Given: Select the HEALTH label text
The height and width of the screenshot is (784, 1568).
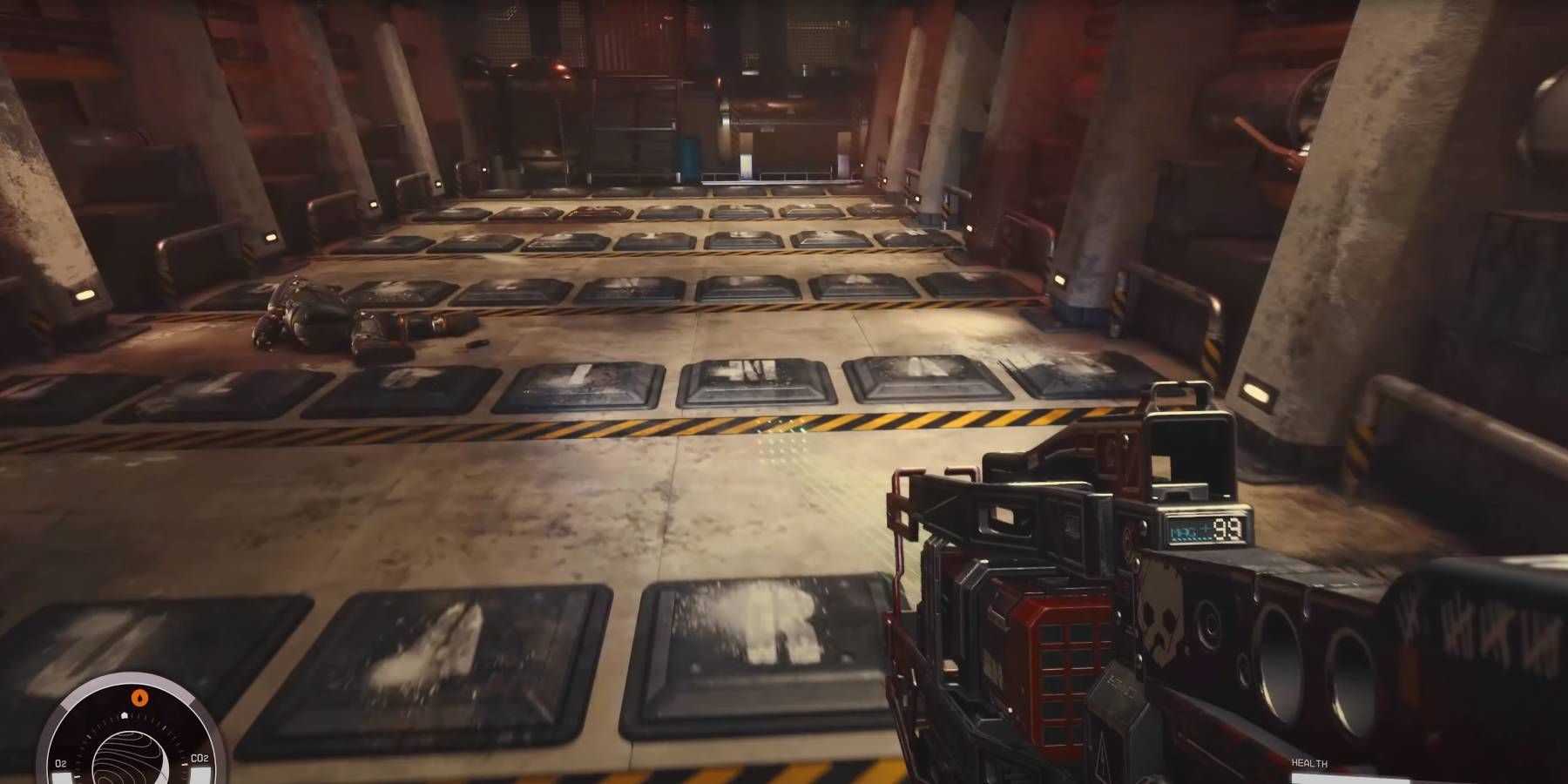Looking at the screenshot, I should coord(1310,762).
